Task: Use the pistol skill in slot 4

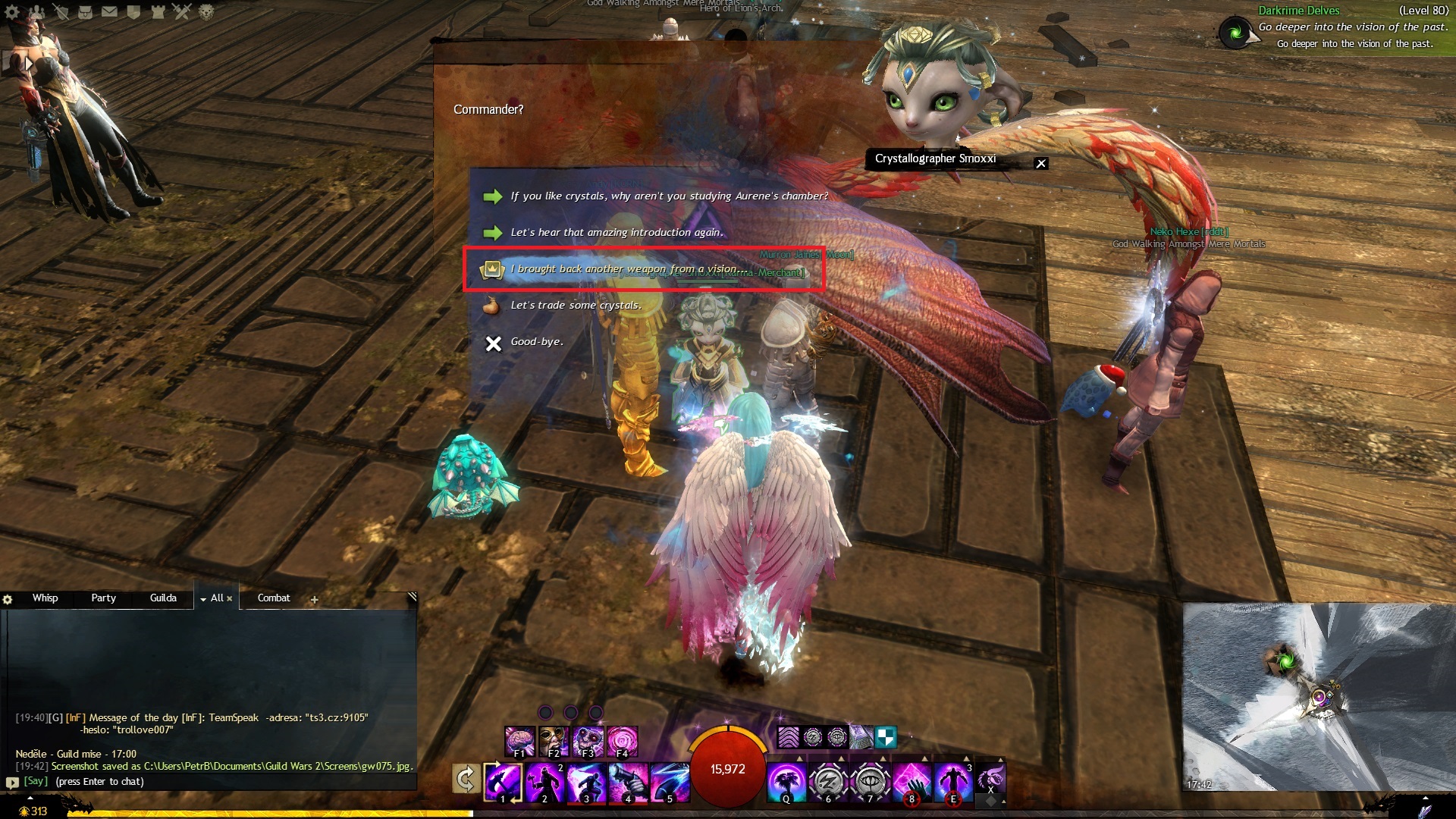Action: click(x=629, y=781)
